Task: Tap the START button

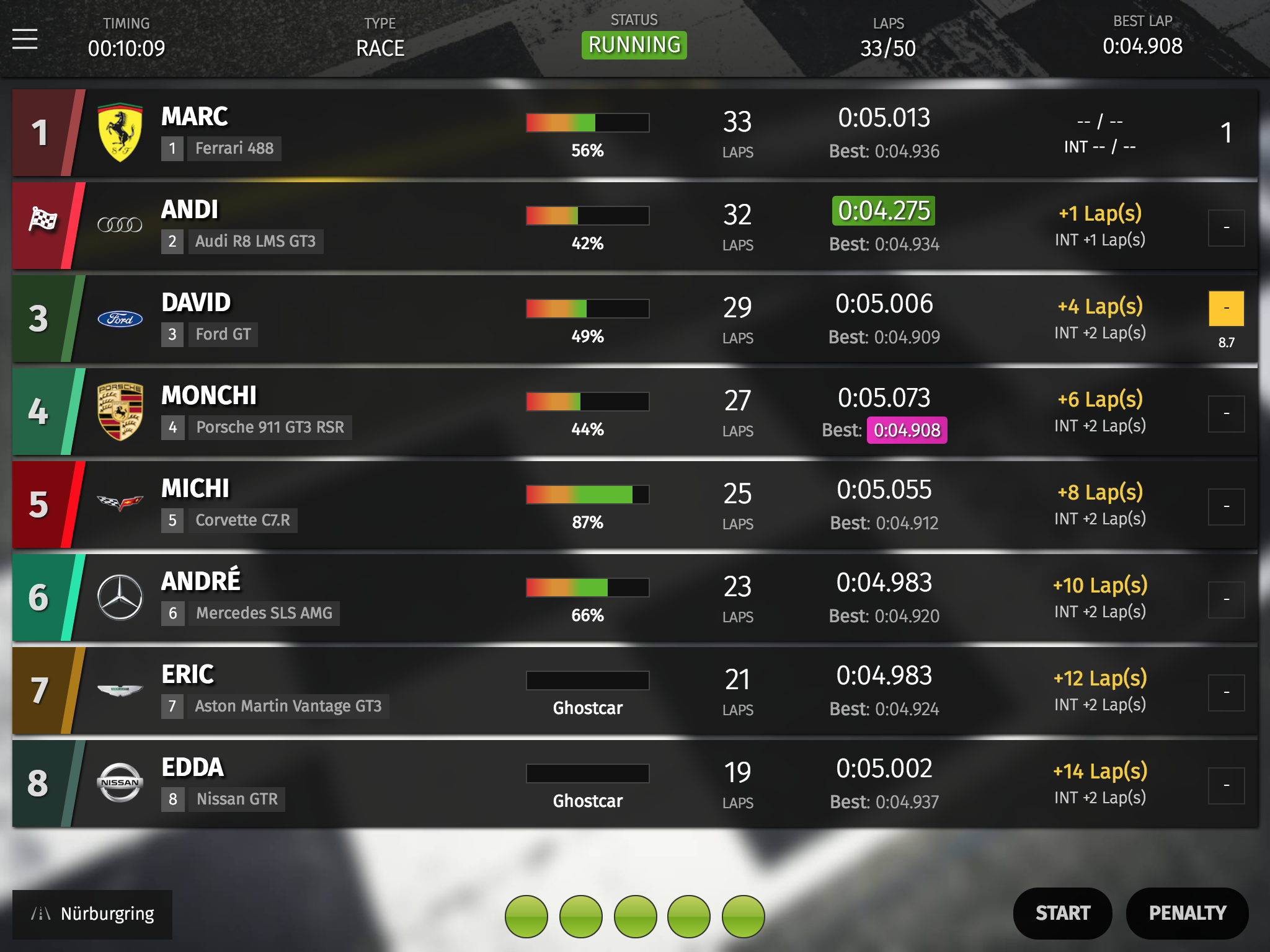Action: click(x=1062, y=913)
